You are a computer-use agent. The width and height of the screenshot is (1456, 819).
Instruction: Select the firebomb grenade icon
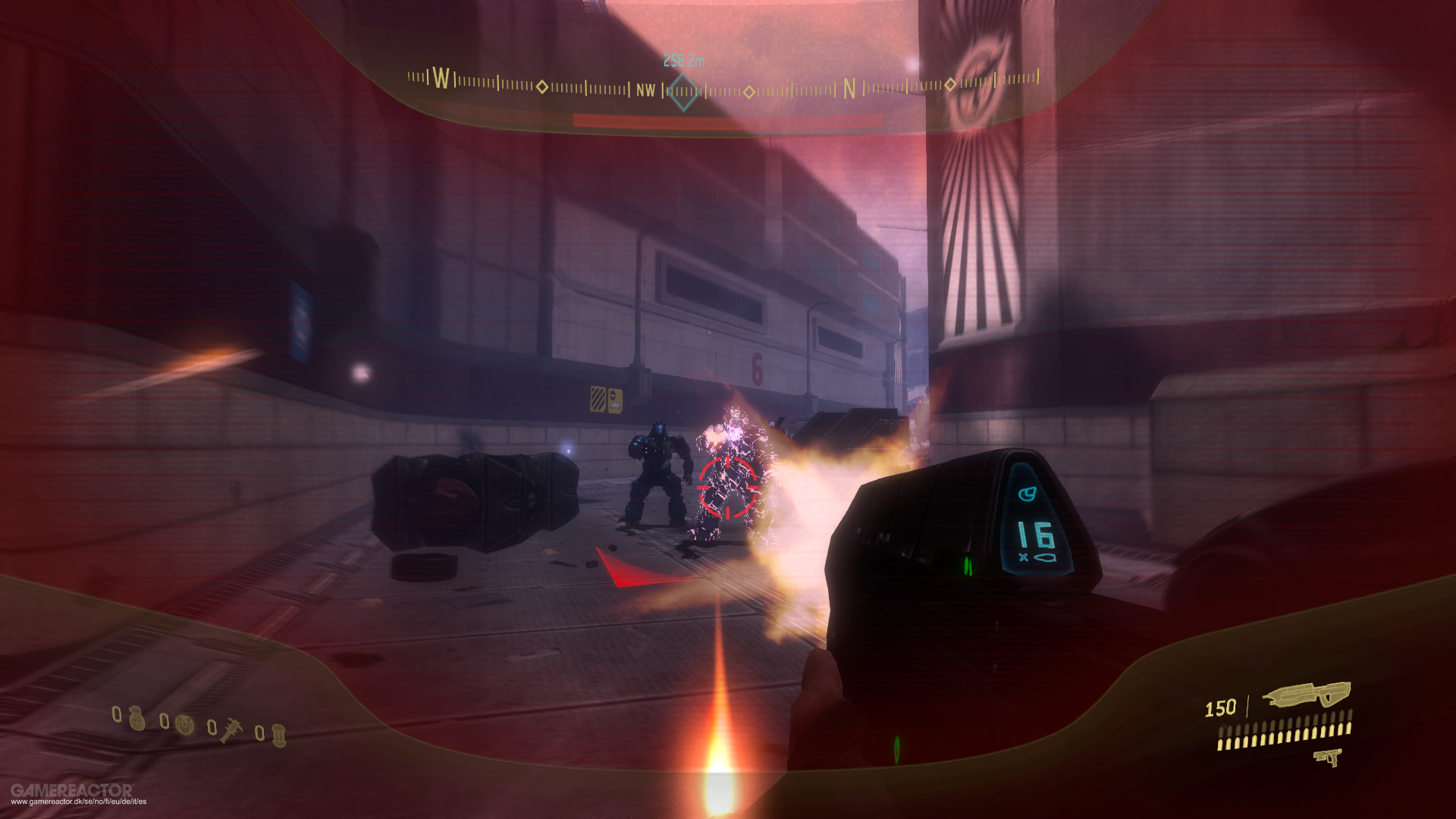279,736
